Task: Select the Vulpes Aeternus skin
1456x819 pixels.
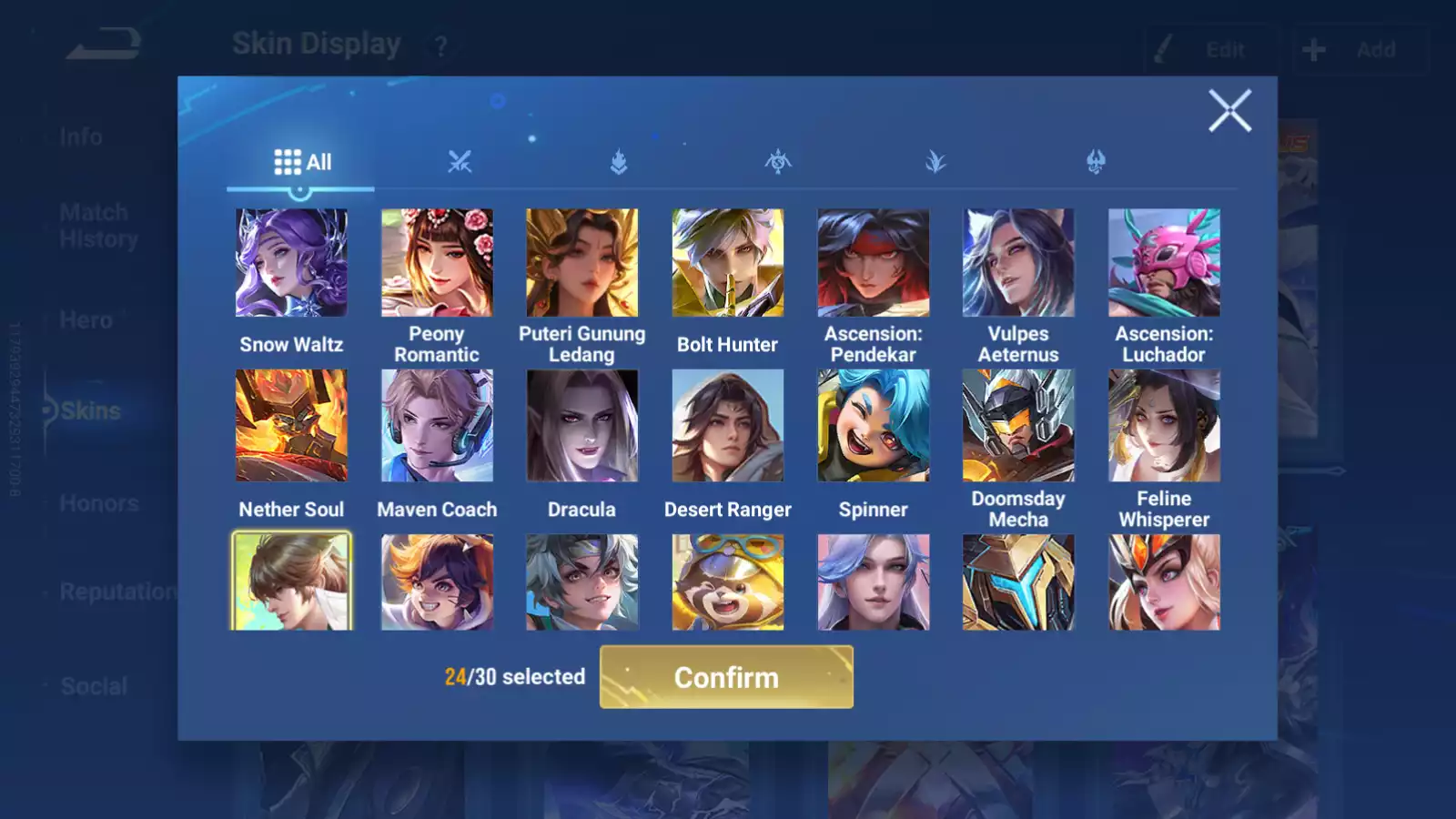Action: pyautogui.click(x=1018, y=263)
